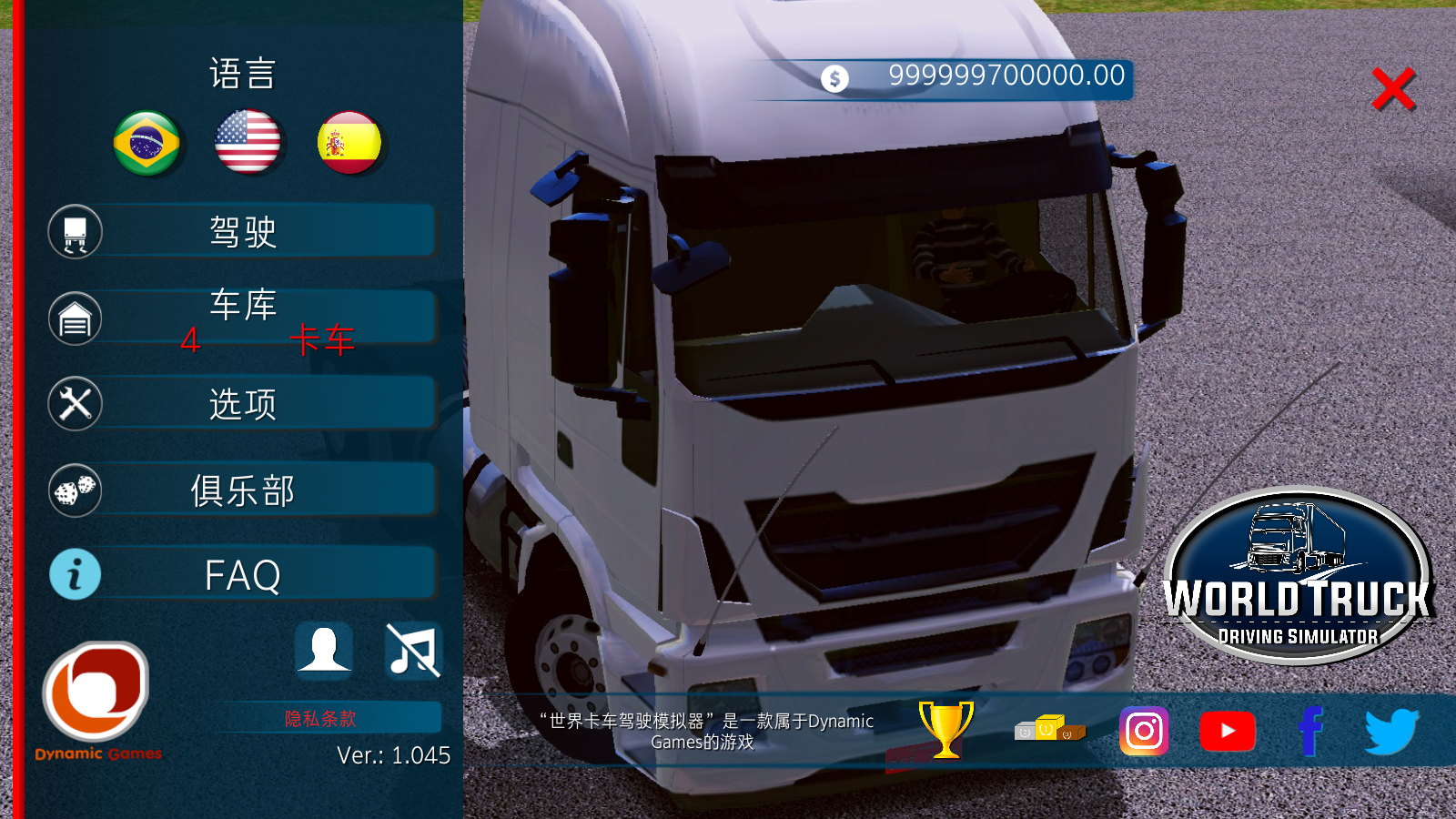Image resolution: width=1456 pixels, height=819 pixels.
Task: Open the Twitter bird link
Action: [x=1391, y=731]
